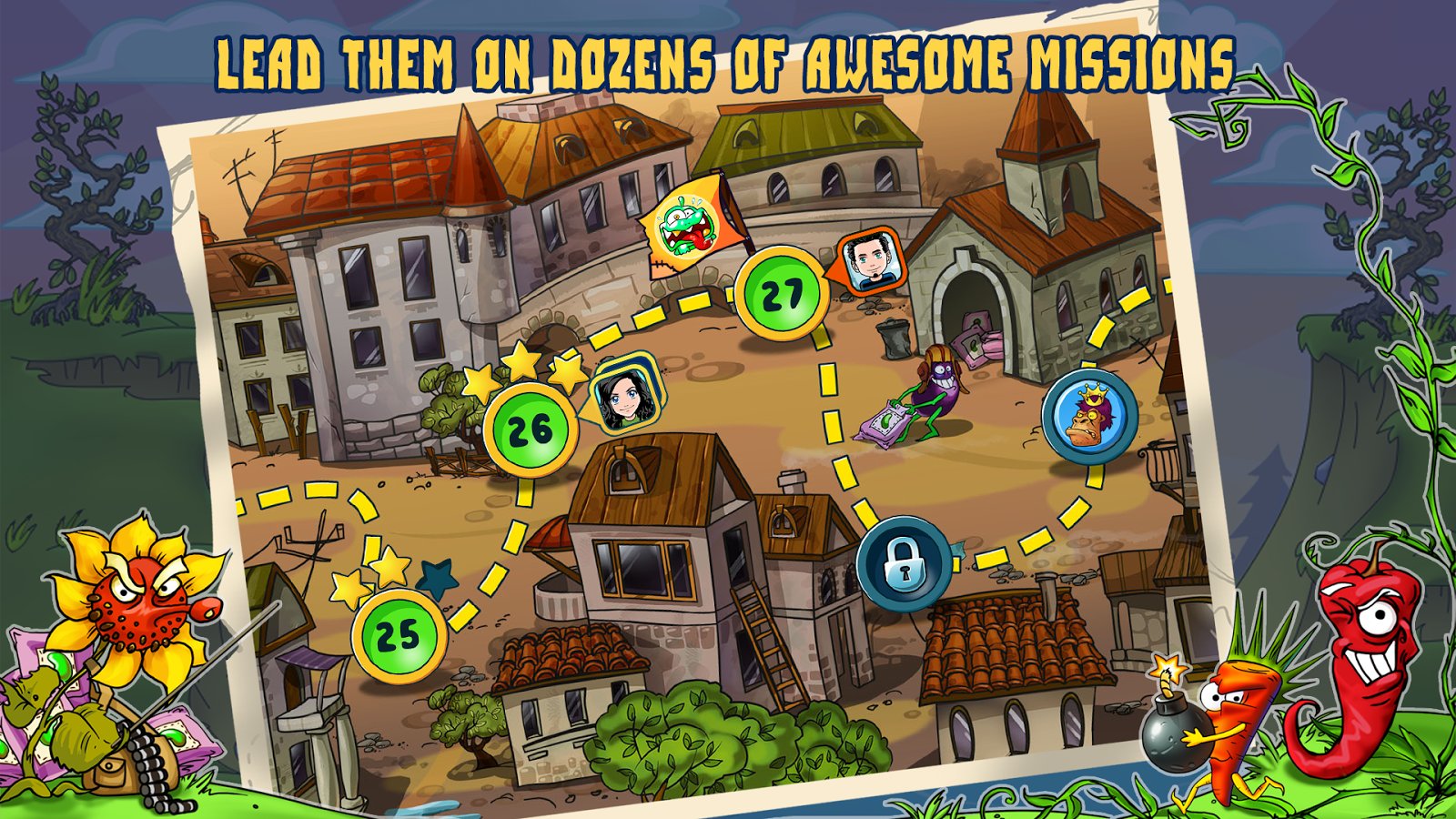
Task: Open the dark-haired woman portrait beside level 26
Action: click(x=626, y=395)
